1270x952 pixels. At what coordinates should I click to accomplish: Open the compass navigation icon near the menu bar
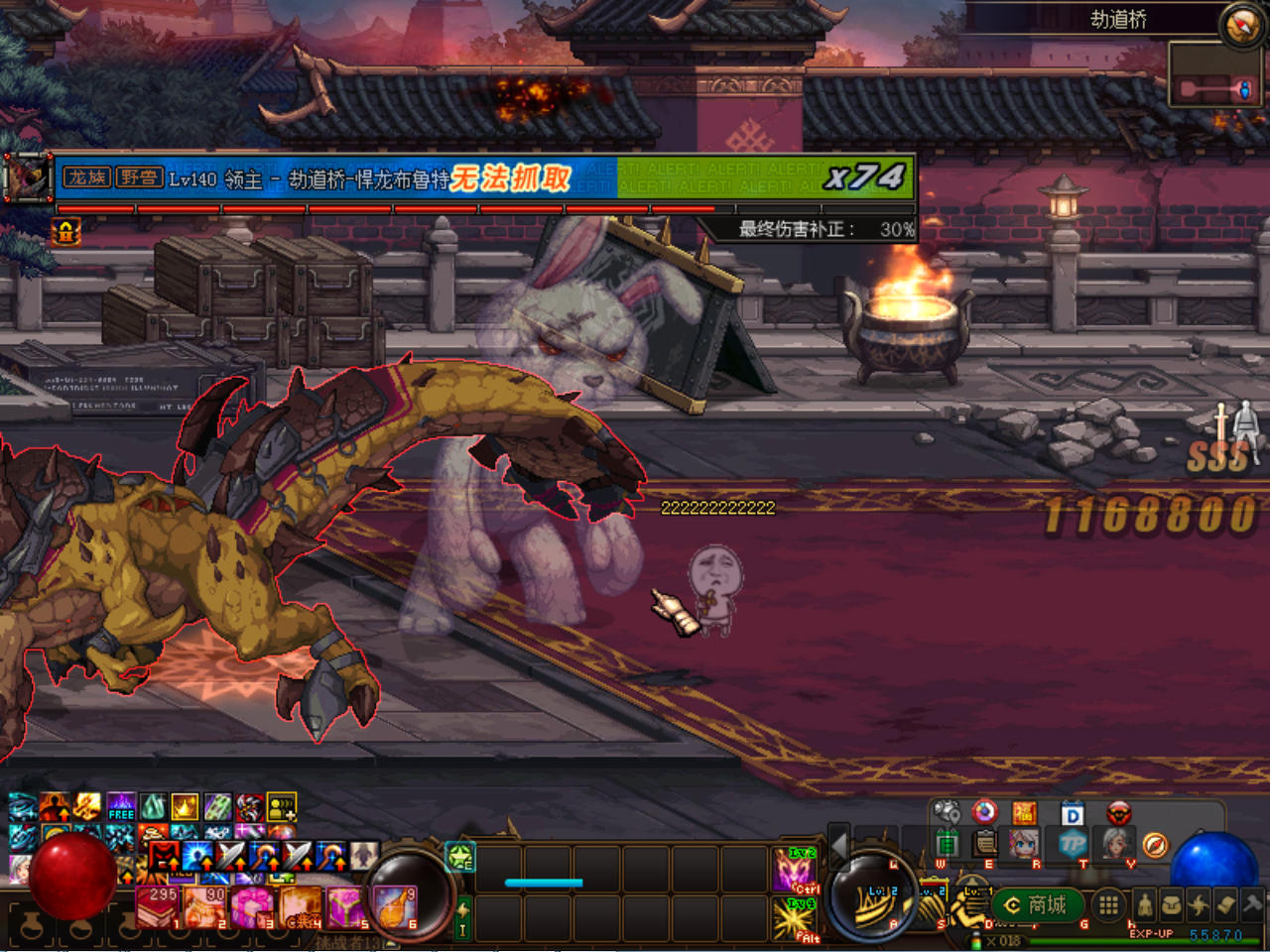(1156, 846)
